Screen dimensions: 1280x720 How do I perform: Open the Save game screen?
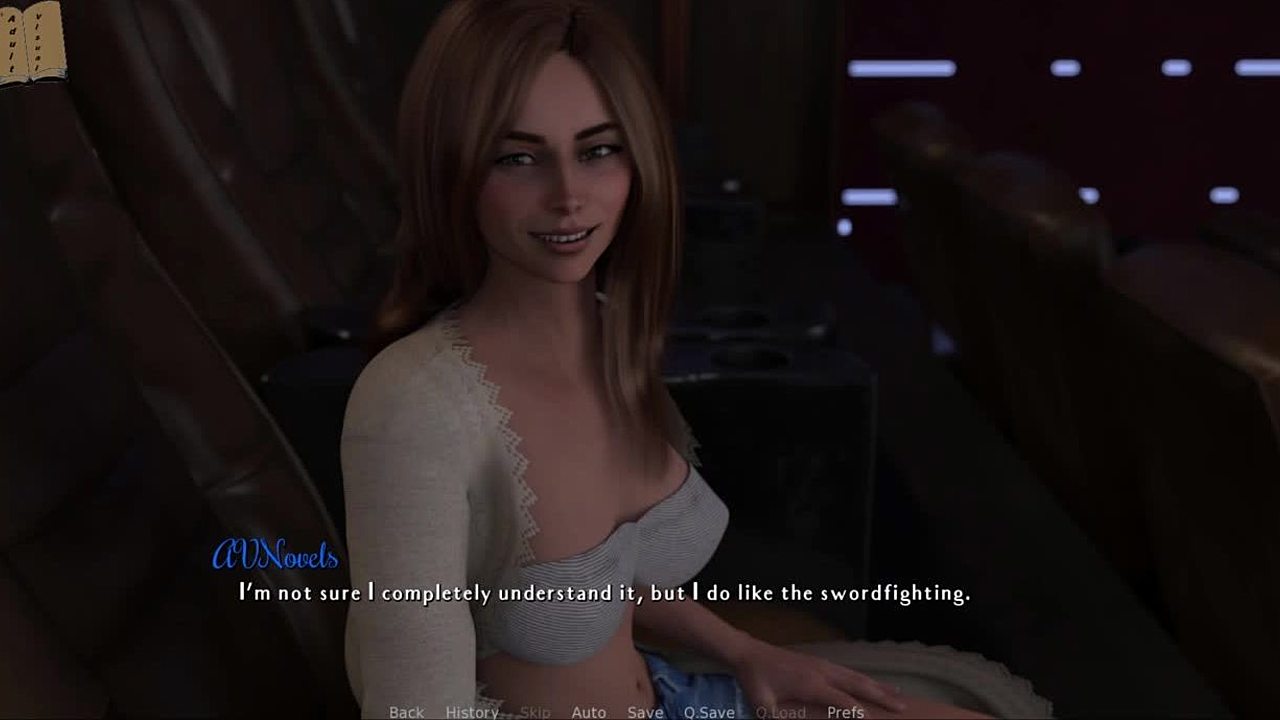click(645, 712)
